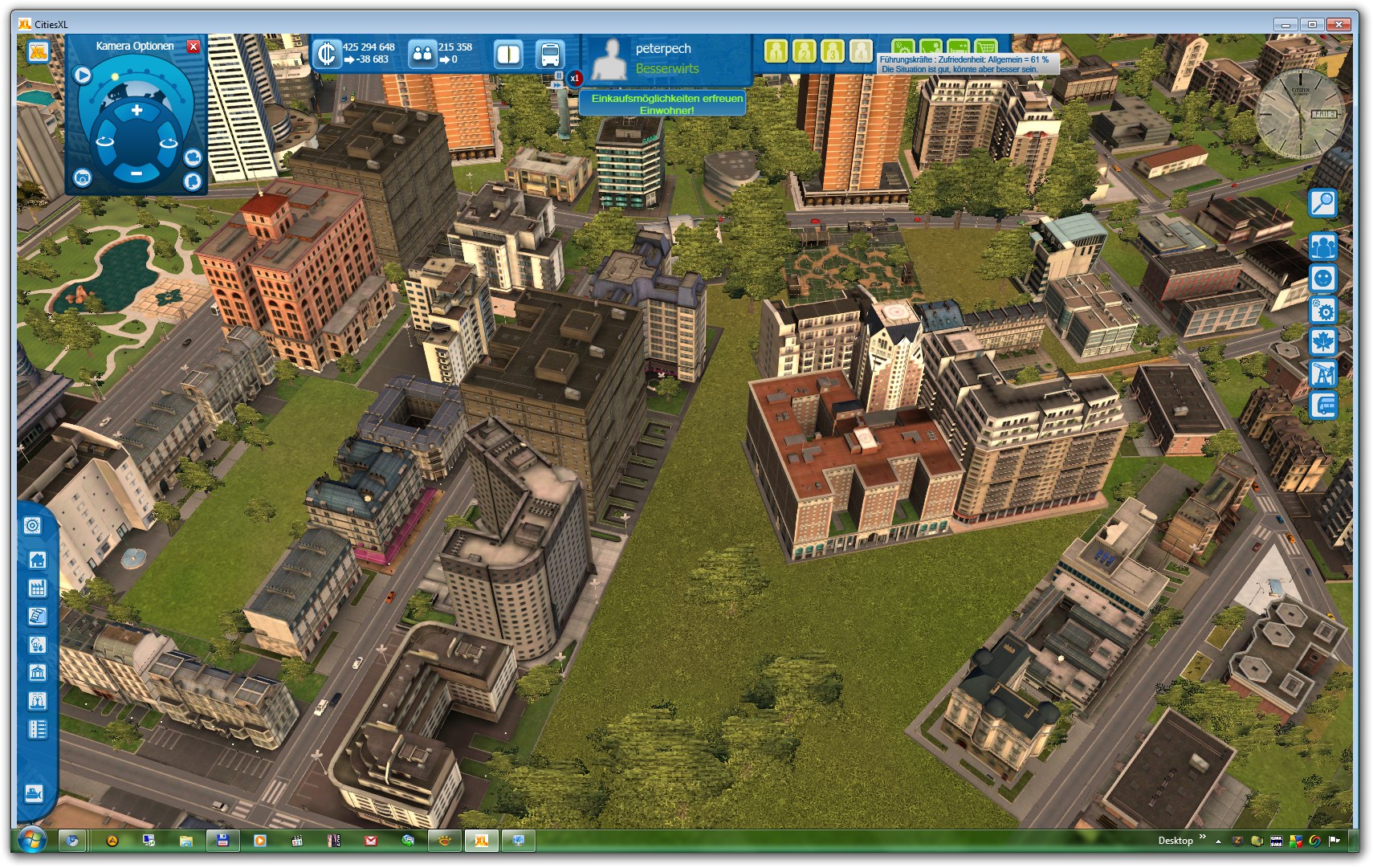Click the peterpech player profile avatar
Viewport: 1373px width, 868px height.
point(609,59)
